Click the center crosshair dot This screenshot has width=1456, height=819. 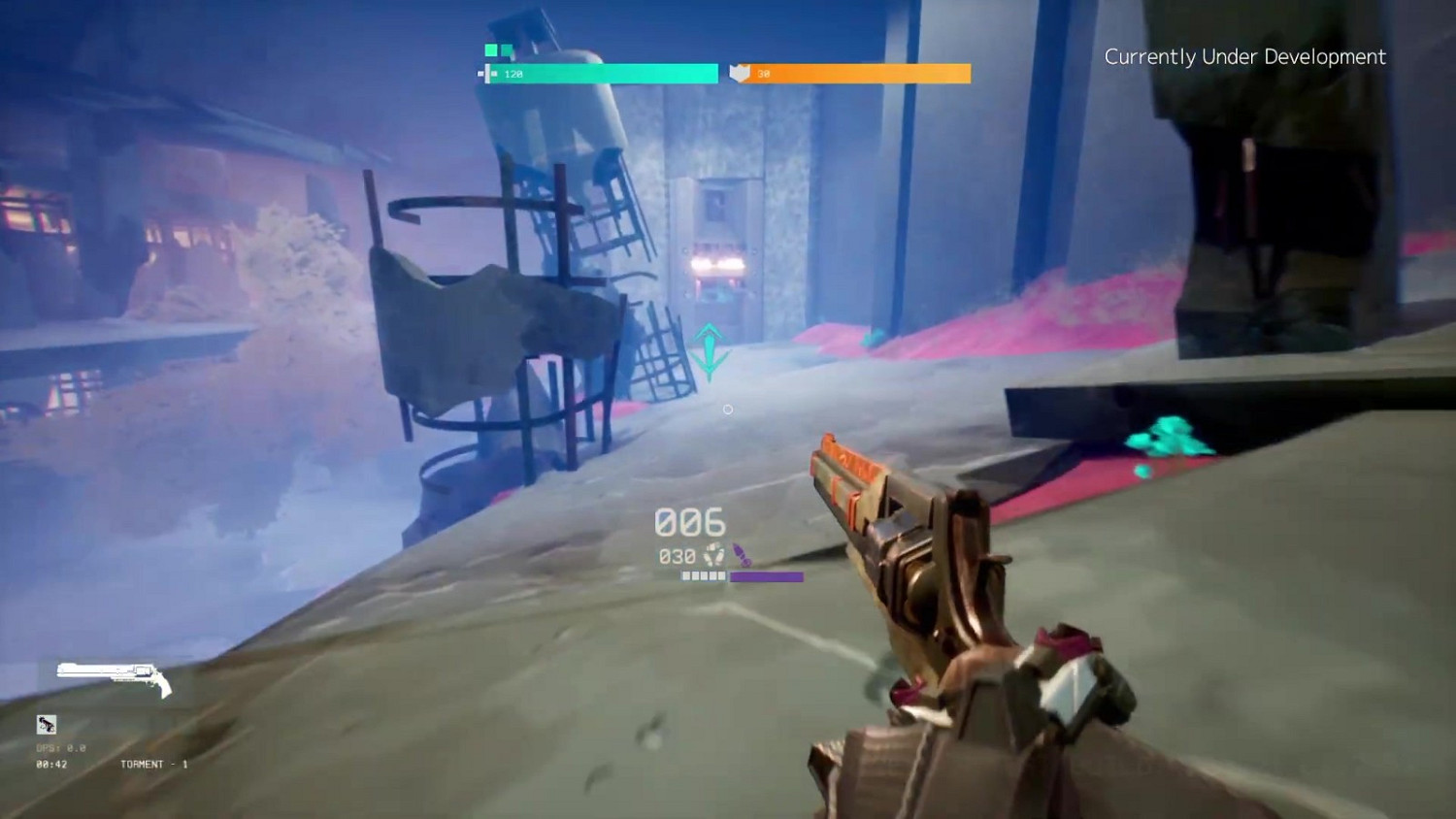[728, 409]
